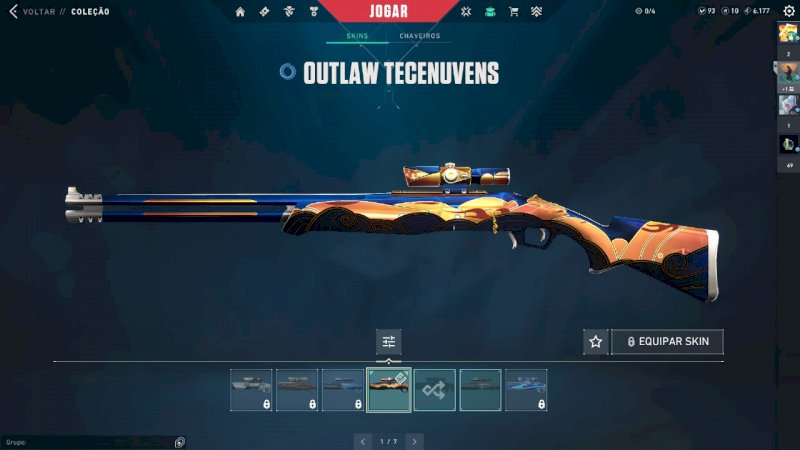Viewport: 800px width, 450px height.
Task: Select the highlighted orange Tecenuvens skin thumbnail
Action: pyautogui.click(x=389, y=390)
